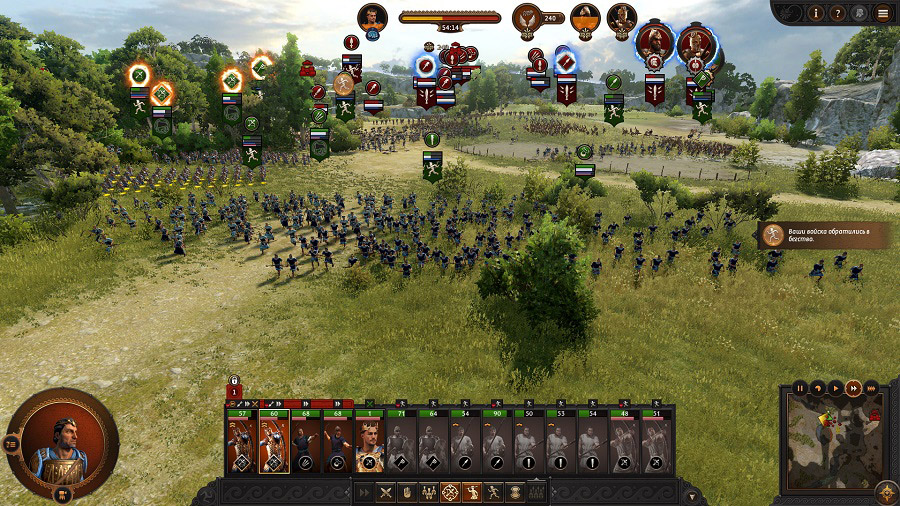Toggle the unit group lock above the cards

click(x=234, y=382)
